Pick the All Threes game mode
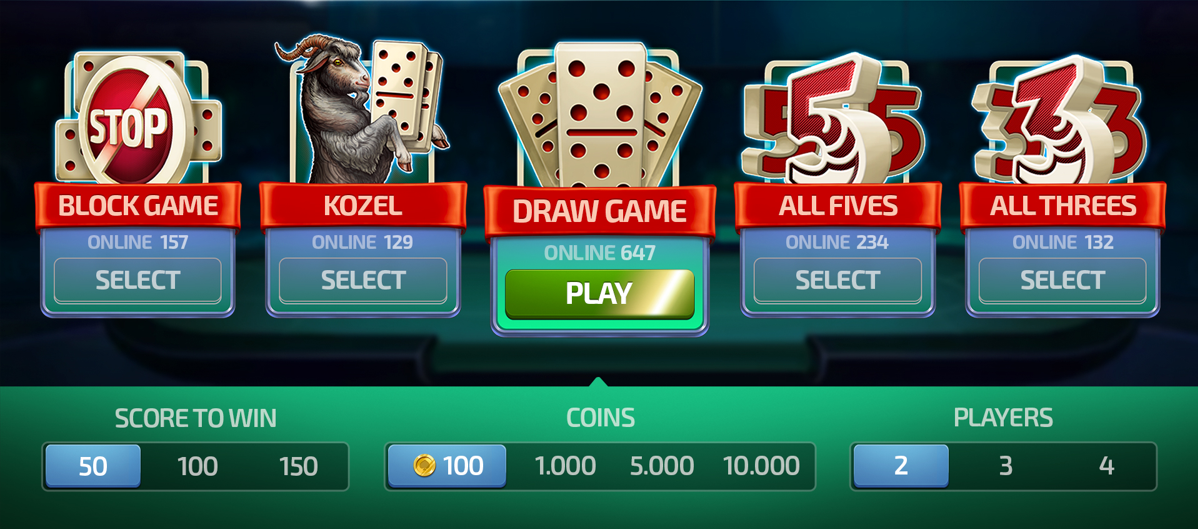Image resolution: width=1198 pixels, height=529 pixels. tap(1062, 280)
